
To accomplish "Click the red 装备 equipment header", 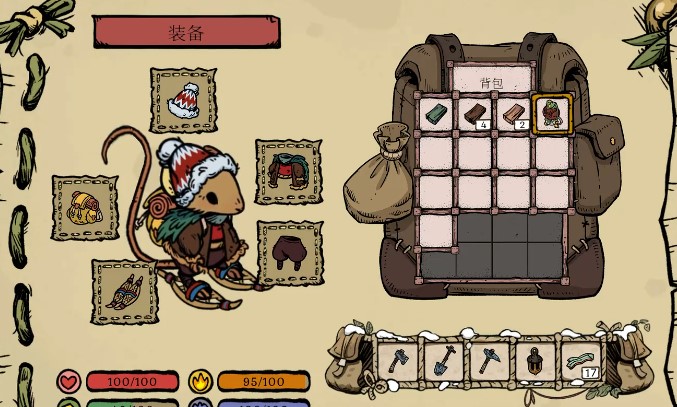I will click(186, 32).
